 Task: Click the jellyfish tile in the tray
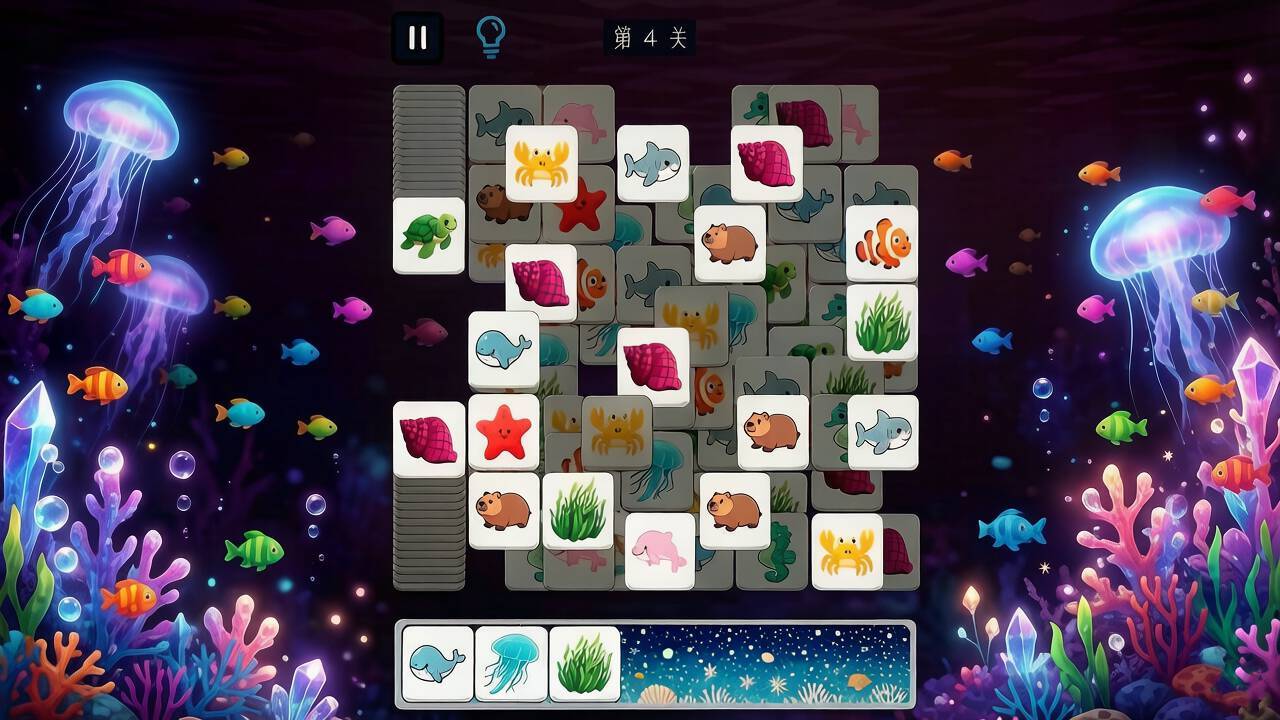tap(511, 664)
